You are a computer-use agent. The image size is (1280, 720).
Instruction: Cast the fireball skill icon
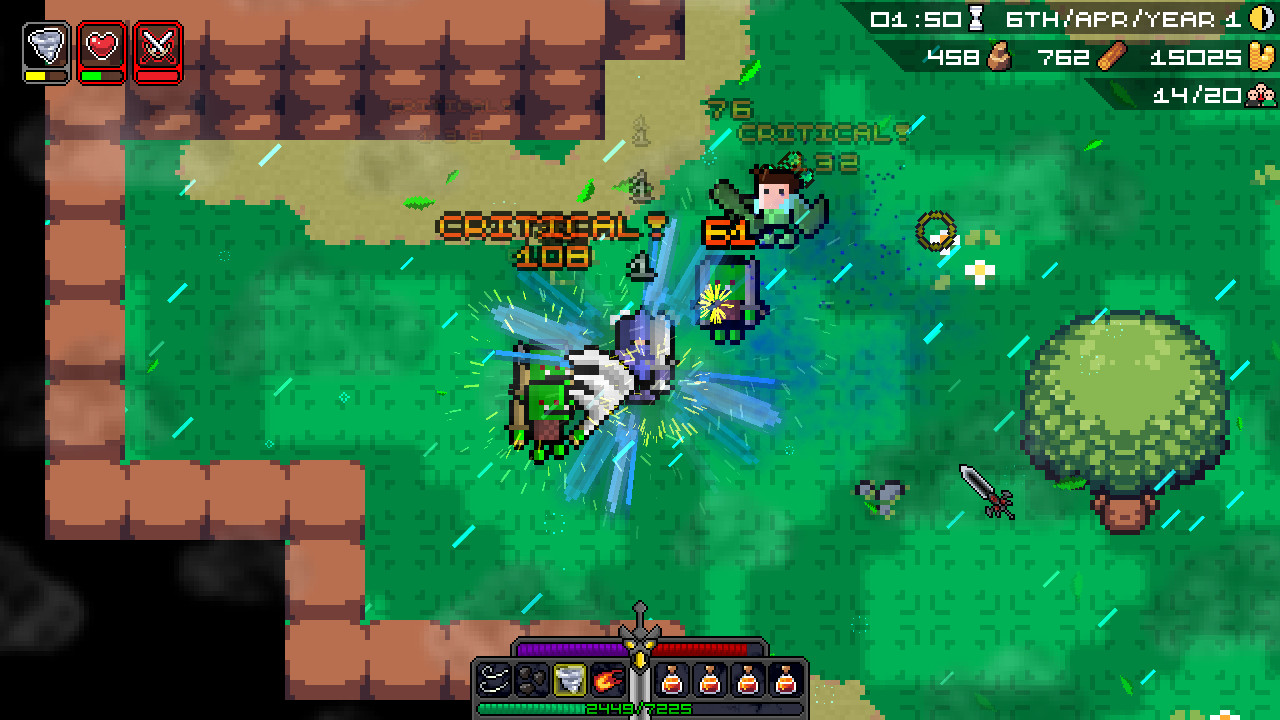pyautogui.click(x=606, y=680)
